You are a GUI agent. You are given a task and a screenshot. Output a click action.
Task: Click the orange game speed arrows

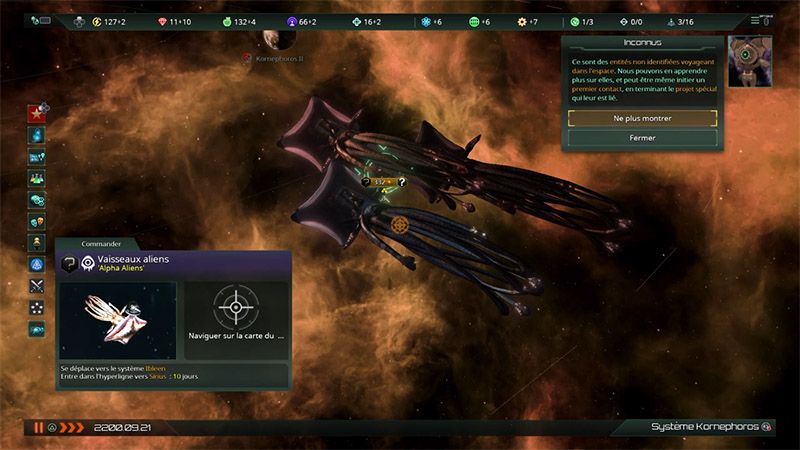(72, 427)
